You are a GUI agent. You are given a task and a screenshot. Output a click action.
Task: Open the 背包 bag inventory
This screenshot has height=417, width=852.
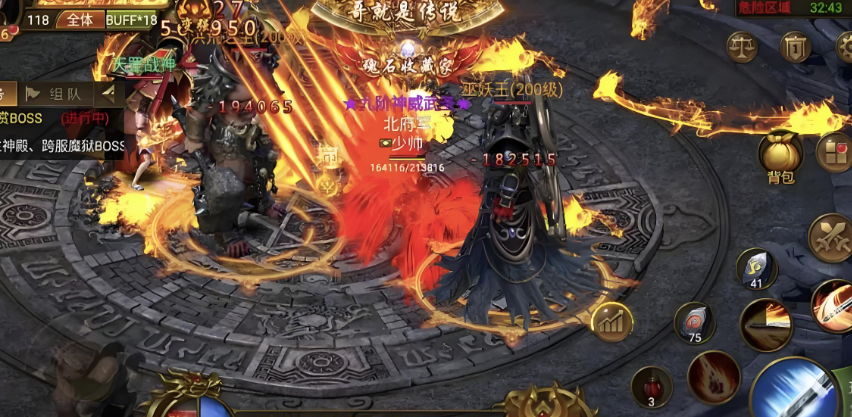[780, 156]
